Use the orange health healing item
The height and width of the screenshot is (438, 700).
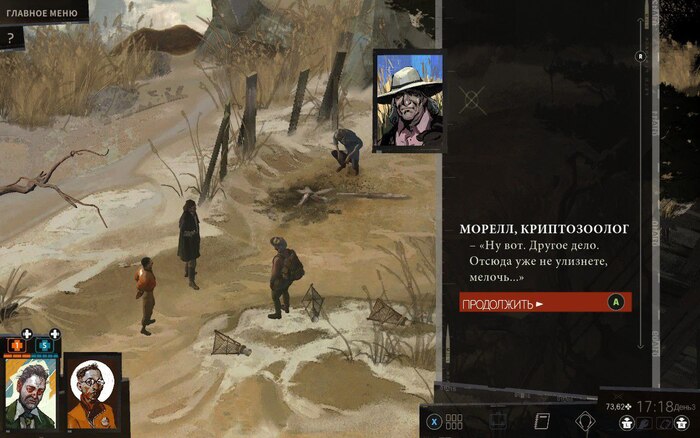coord(15,345)
